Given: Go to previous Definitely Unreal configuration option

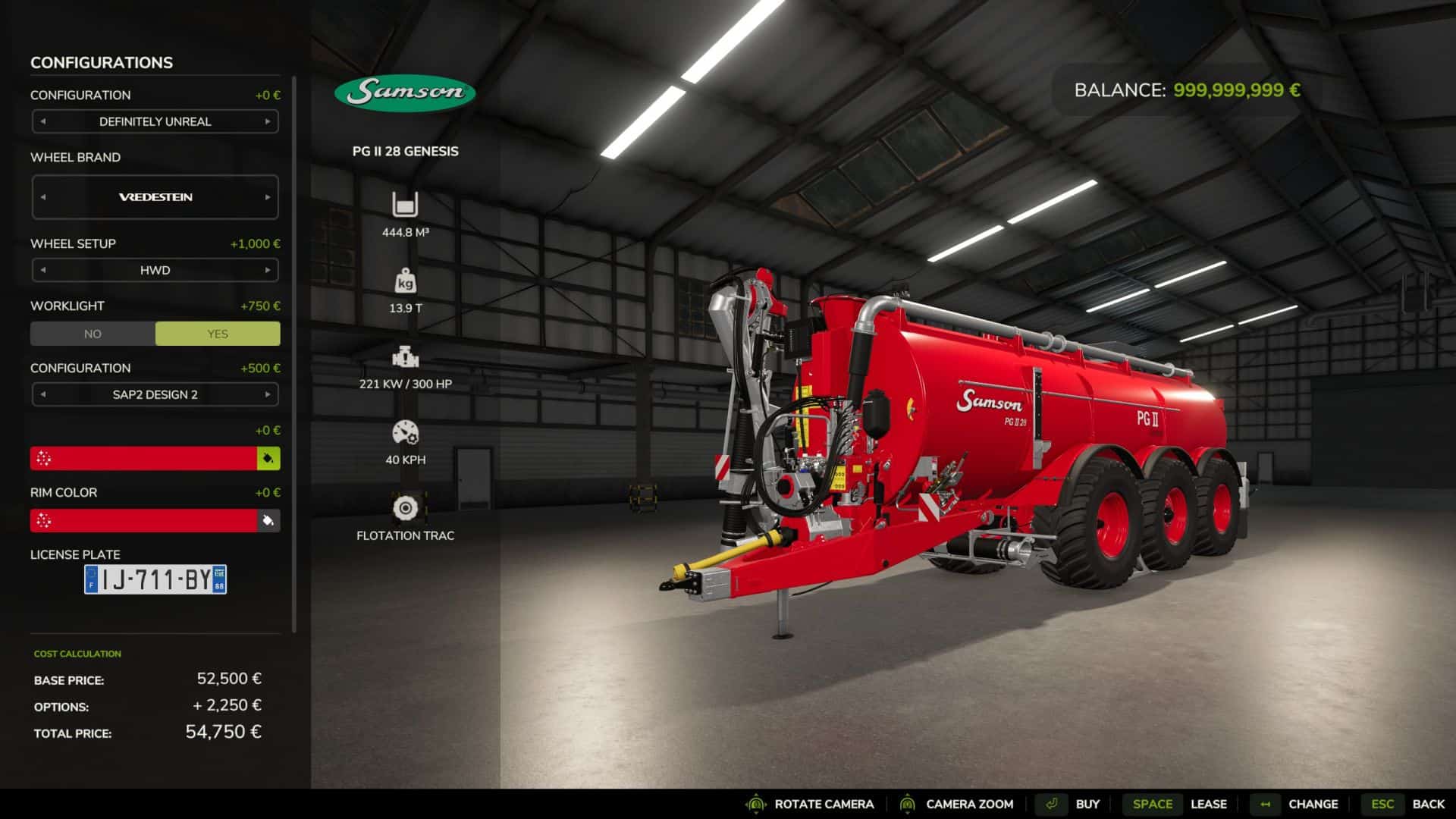Looking at the screenshot, I should (x=43, y=121).
